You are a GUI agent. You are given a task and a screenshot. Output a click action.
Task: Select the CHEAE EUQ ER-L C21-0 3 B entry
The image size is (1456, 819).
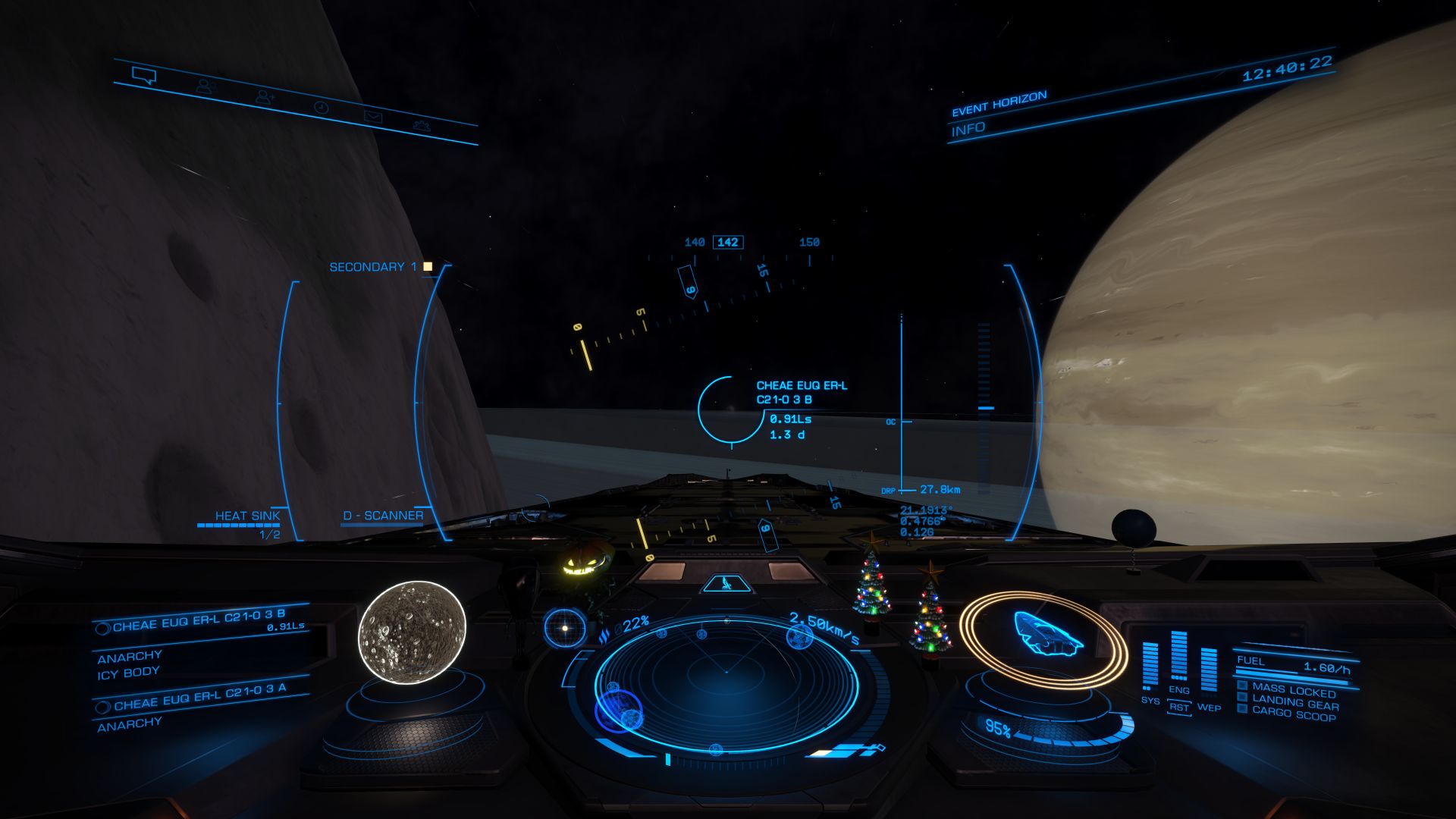[199, 622]
